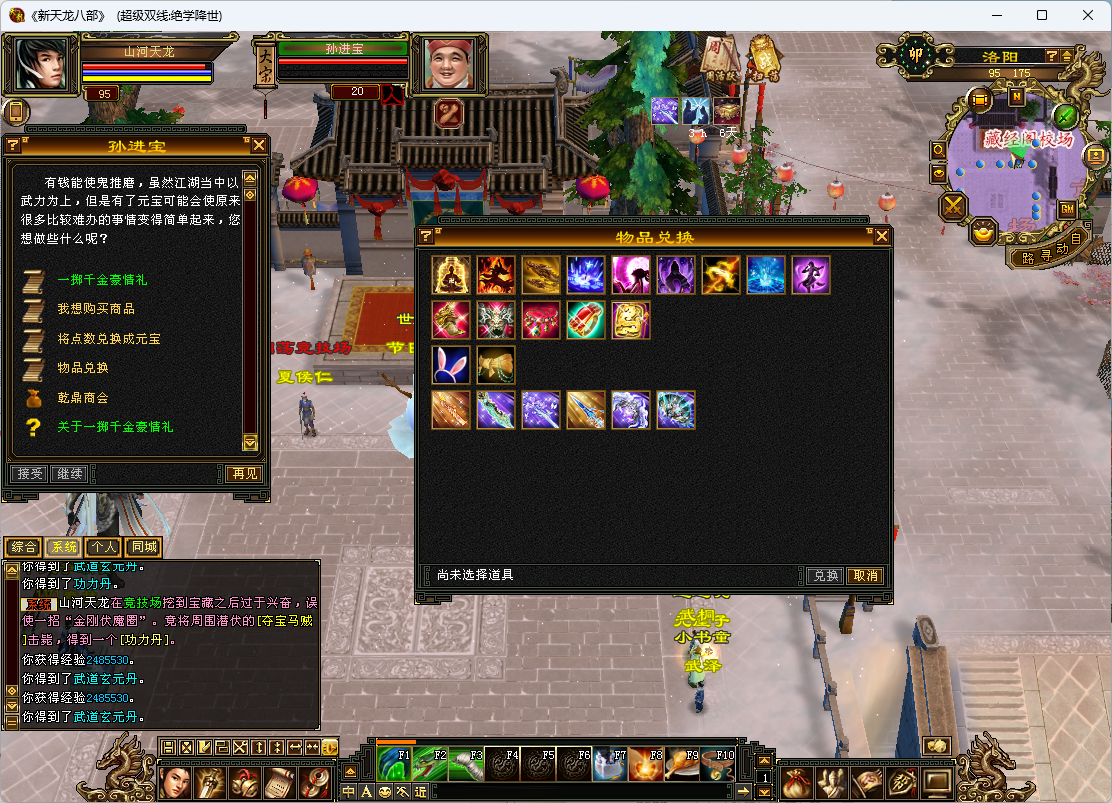Confirm with the 兑换 button
The height and width of the screenshot is (803, 1112).
tap(825, 576)
